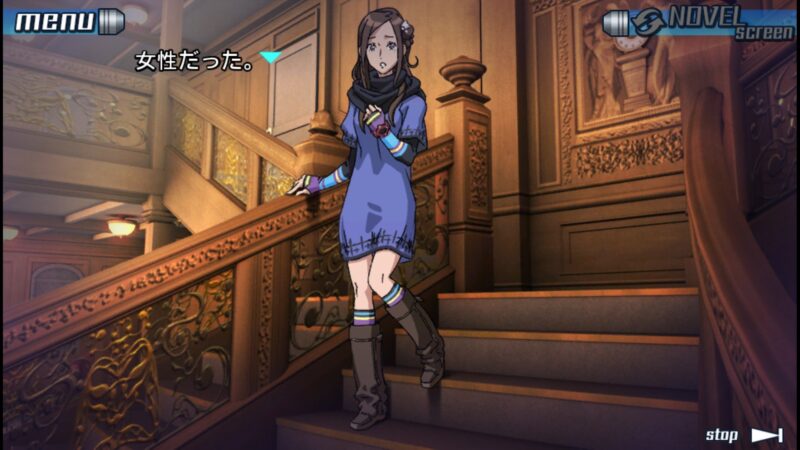Click the stop skip arrow control
Image resolution: width=800 pixels, height=450 pixels.
(766, 435)
